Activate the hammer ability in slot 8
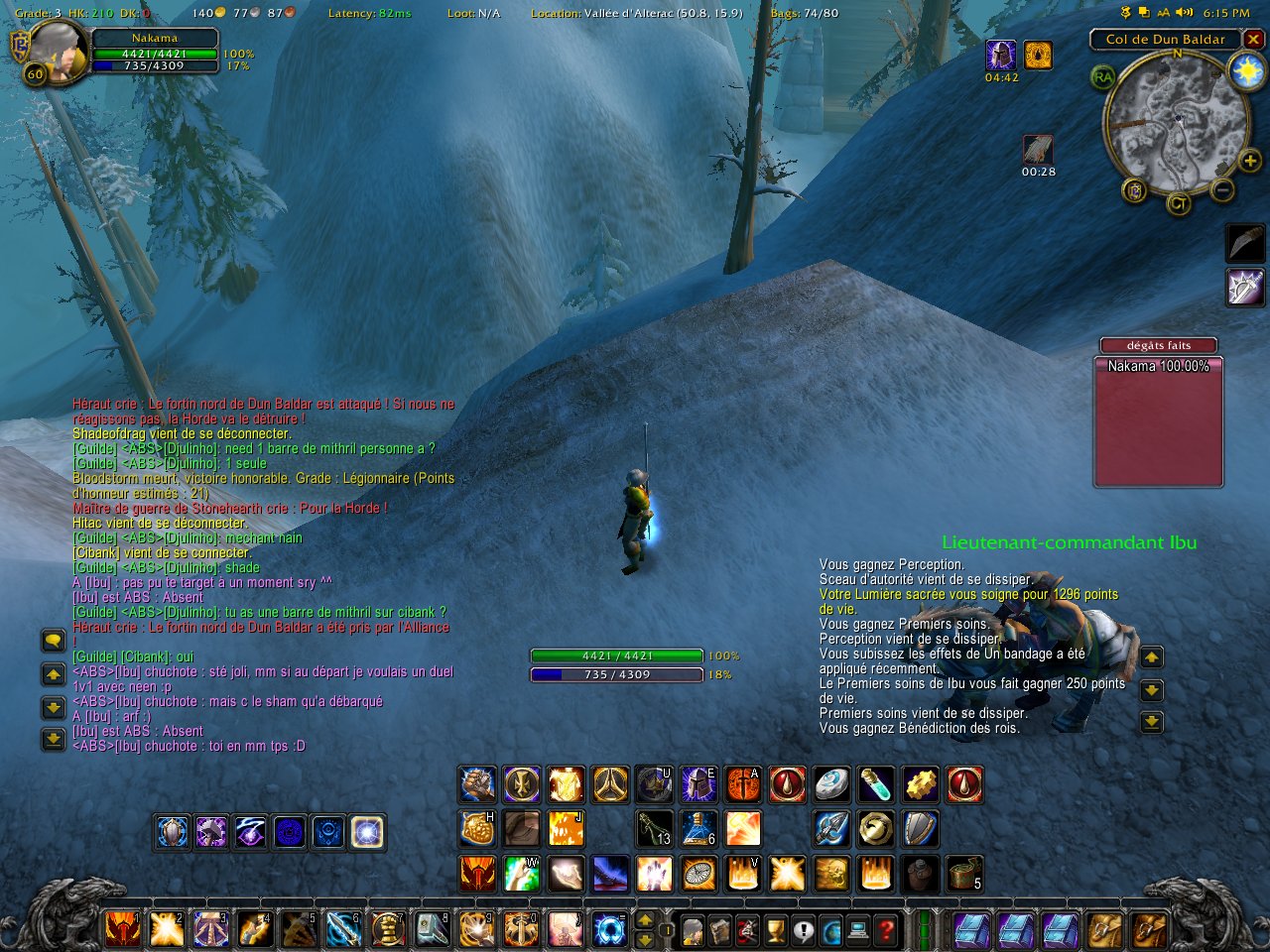The height and width of the screenshot is (952, 1270). coord(433,929)
